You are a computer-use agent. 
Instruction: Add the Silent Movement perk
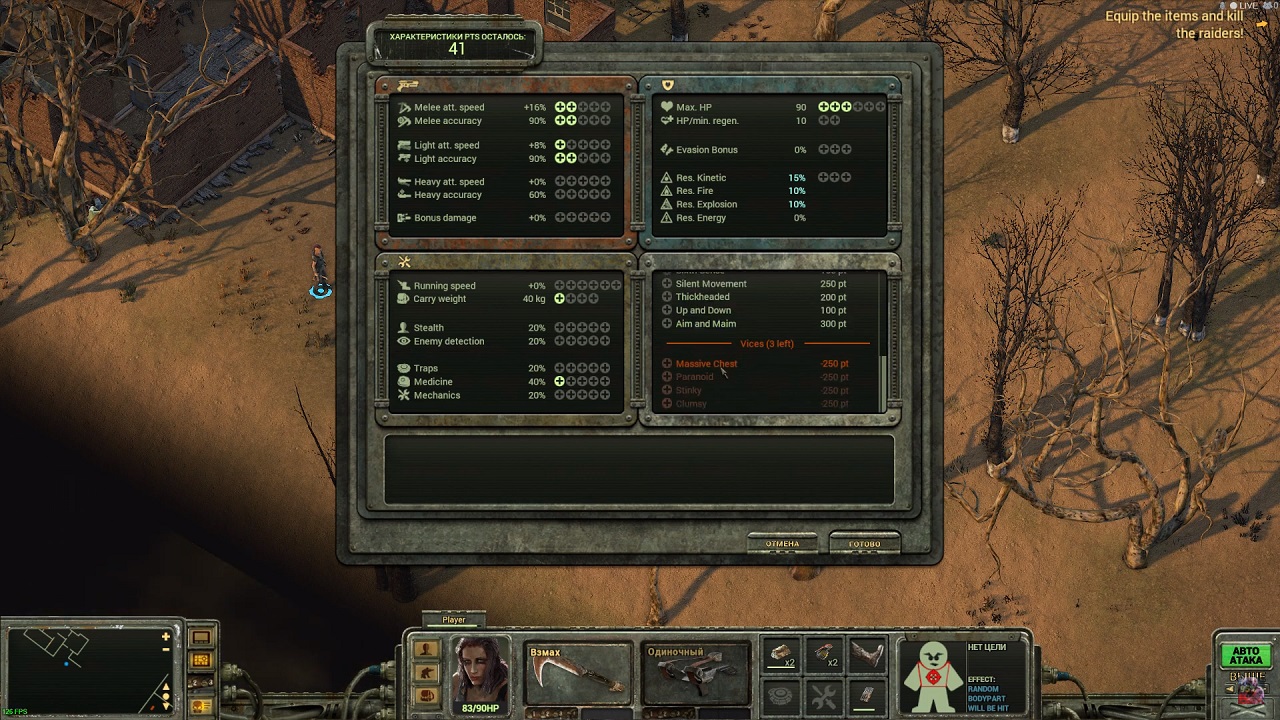pos(667,284)
